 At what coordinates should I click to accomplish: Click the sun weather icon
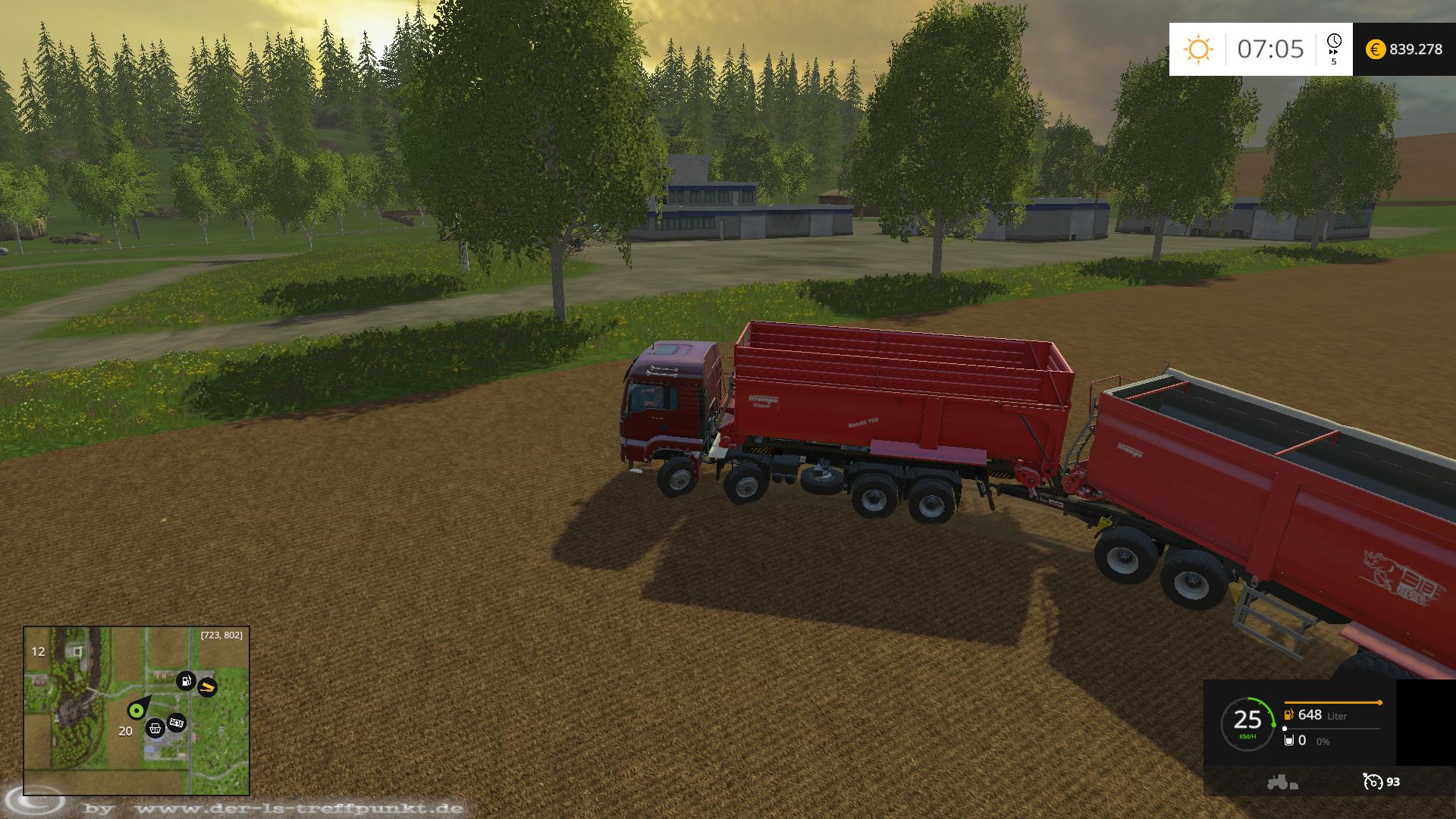pos(1198,49)
